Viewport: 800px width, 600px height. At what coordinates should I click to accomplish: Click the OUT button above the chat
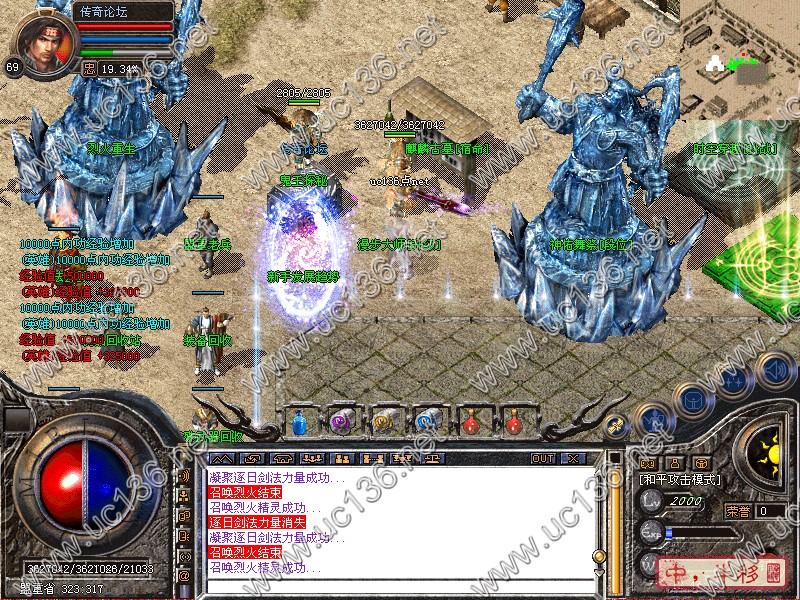click(x=543, y=458)
